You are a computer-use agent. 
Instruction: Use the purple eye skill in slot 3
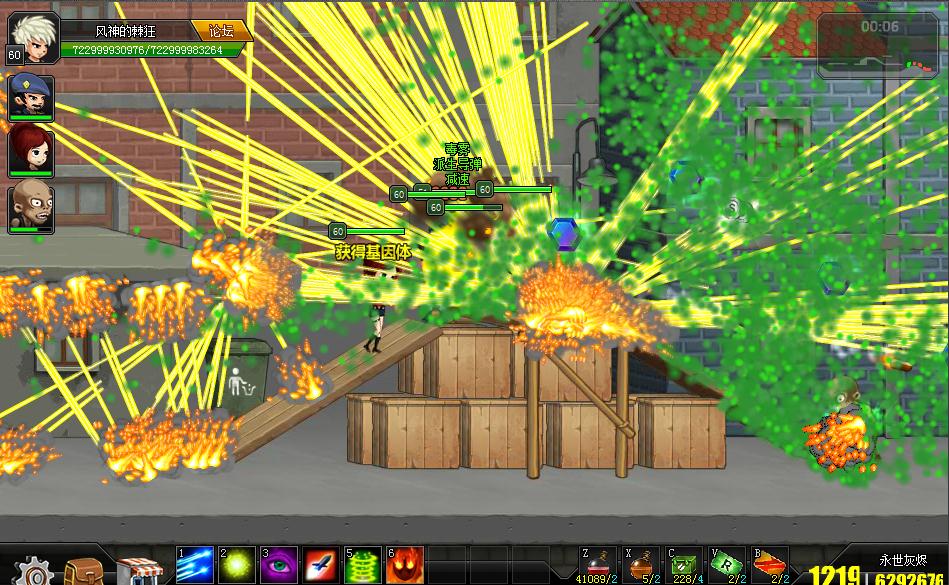(x=278, y=566)
